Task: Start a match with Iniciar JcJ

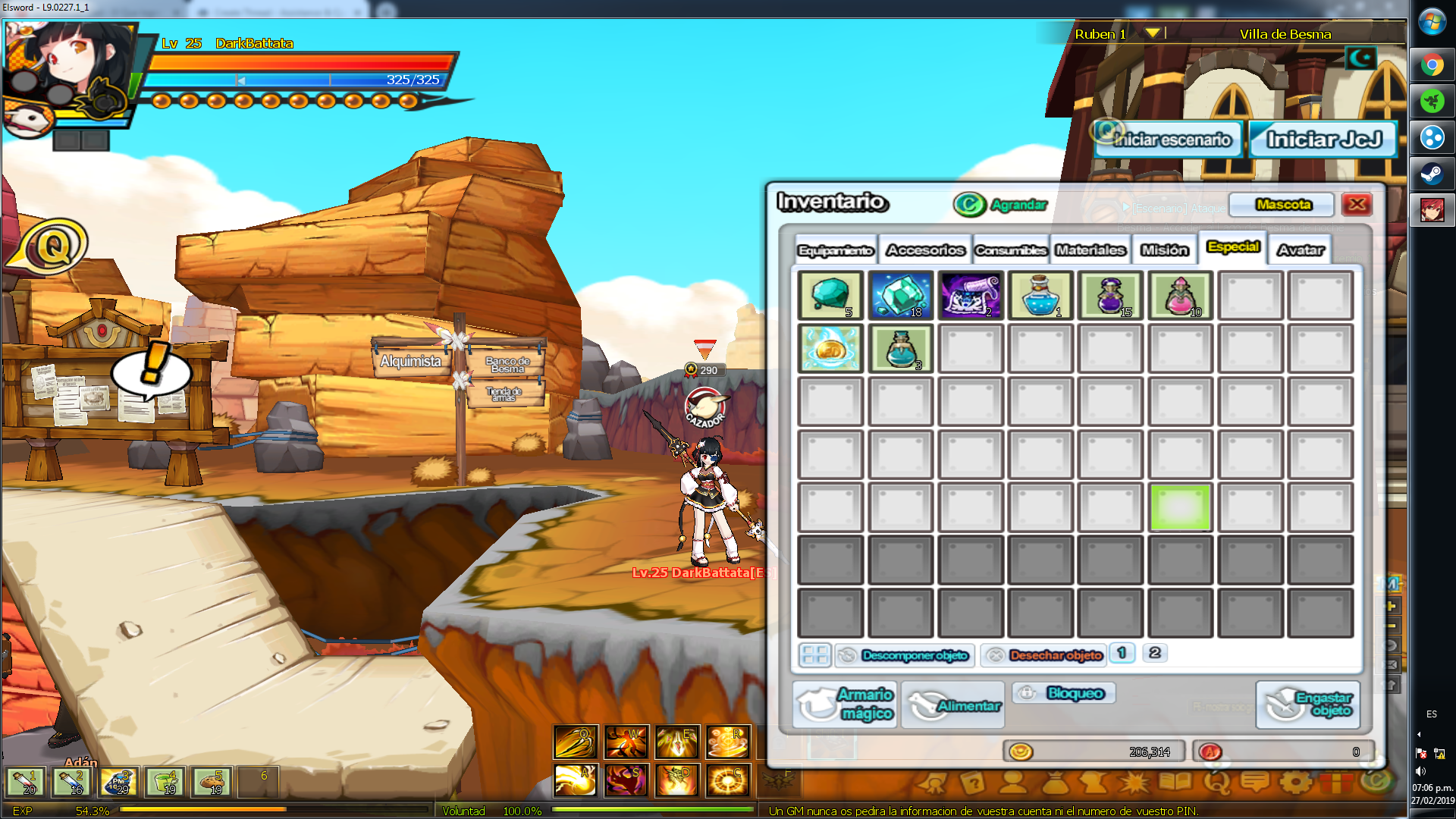Action: click(1323, 140)
